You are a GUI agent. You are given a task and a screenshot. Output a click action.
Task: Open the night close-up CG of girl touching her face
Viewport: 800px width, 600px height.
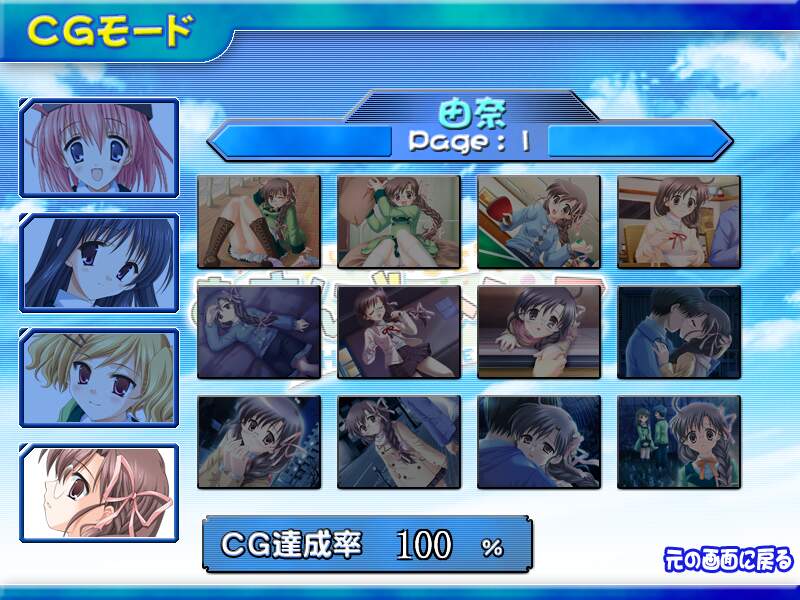(259, 442)
